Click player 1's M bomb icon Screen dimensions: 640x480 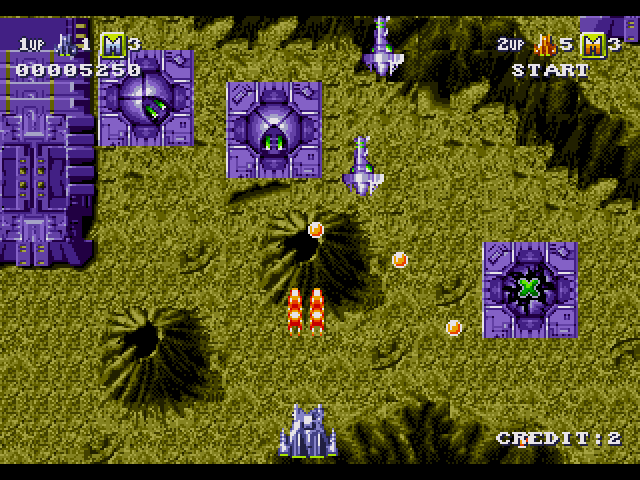pos(112,44)
